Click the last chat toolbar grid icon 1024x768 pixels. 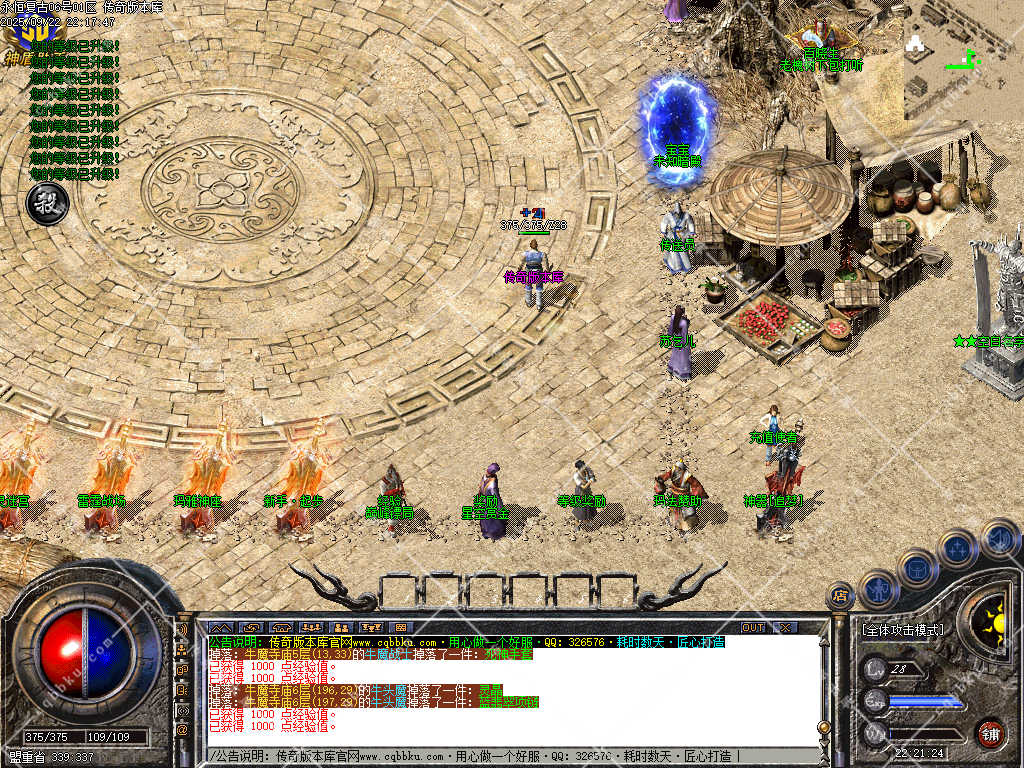pos(401,627)
